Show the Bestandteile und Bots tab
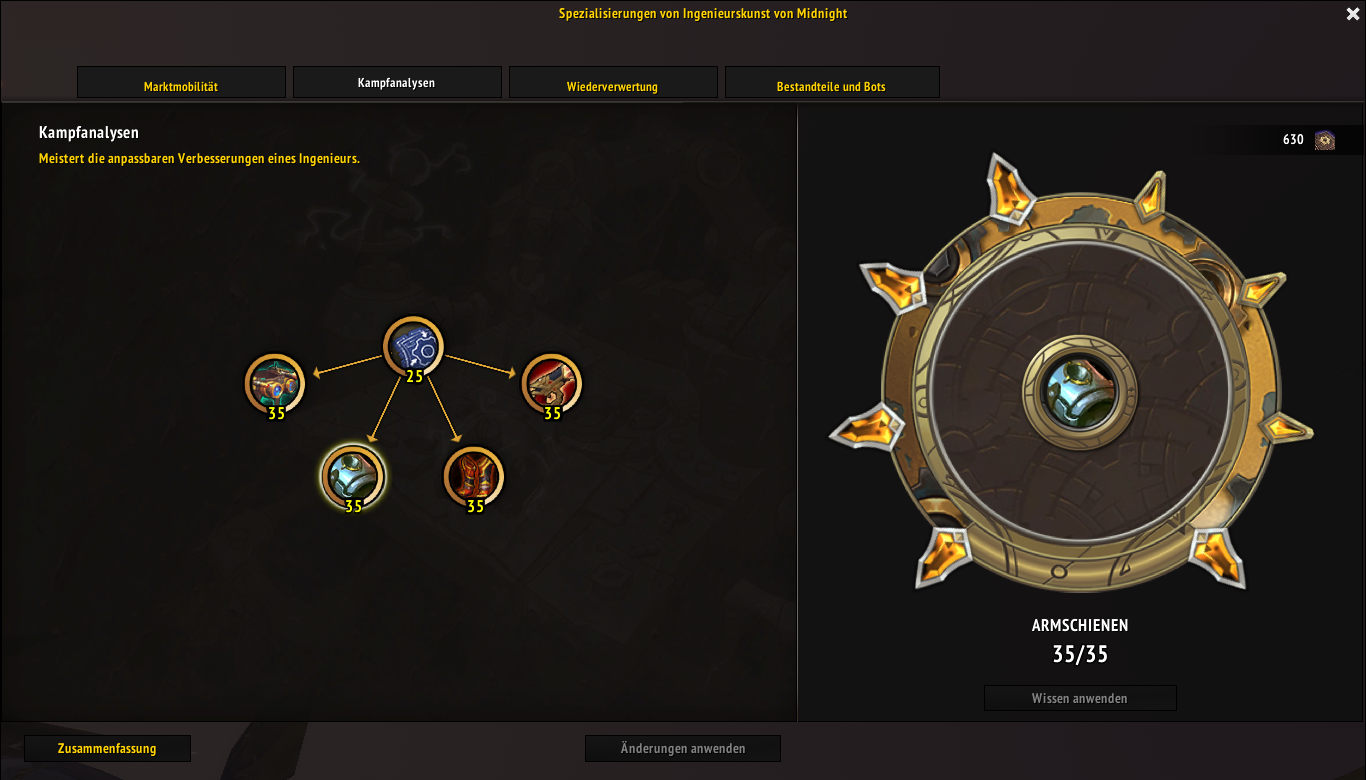The height and width of the screenshot is (780, 1366). (x=831, y=83)
